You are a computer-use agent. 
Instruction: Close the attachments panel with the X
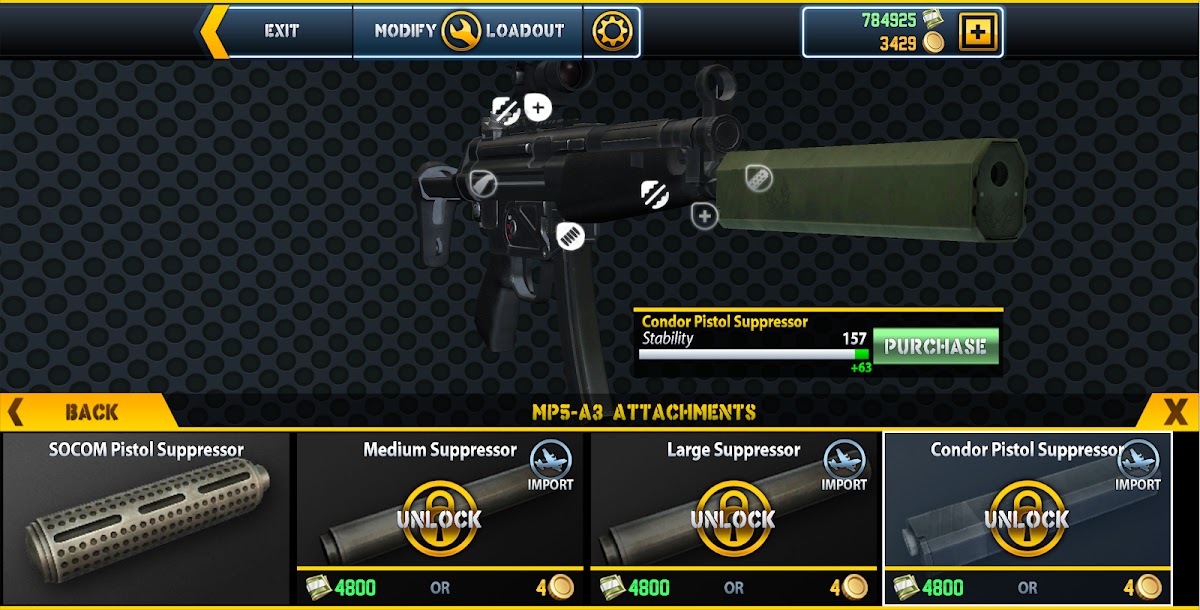(x=1175, y=411)
